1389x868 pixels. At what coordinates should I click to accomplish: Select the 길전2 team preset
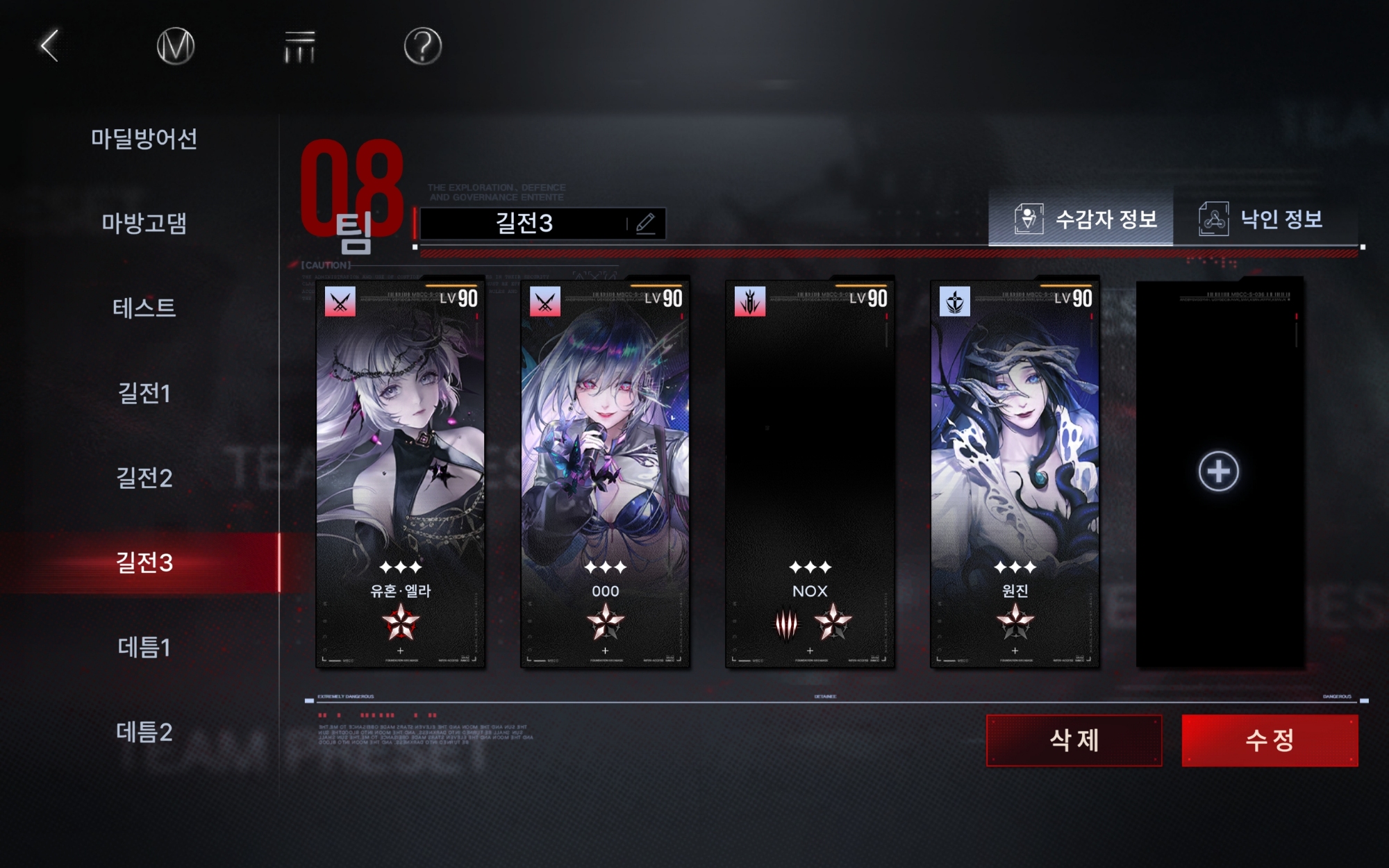[x=144, y=478]
